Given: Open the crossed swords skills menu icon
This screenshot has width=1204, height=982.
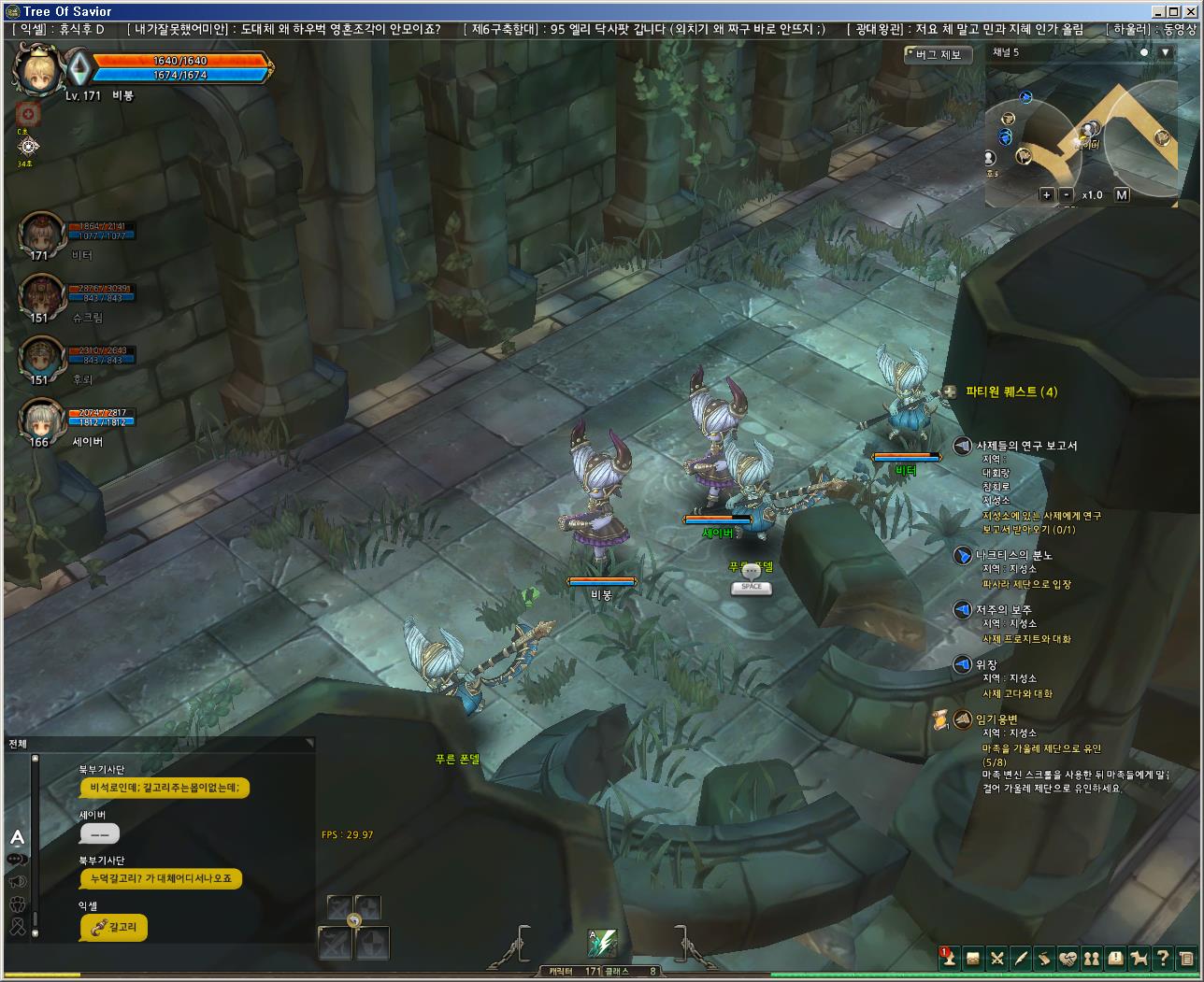Looking at the screenshot, I should pyautogui.click(x=996, y=959).
